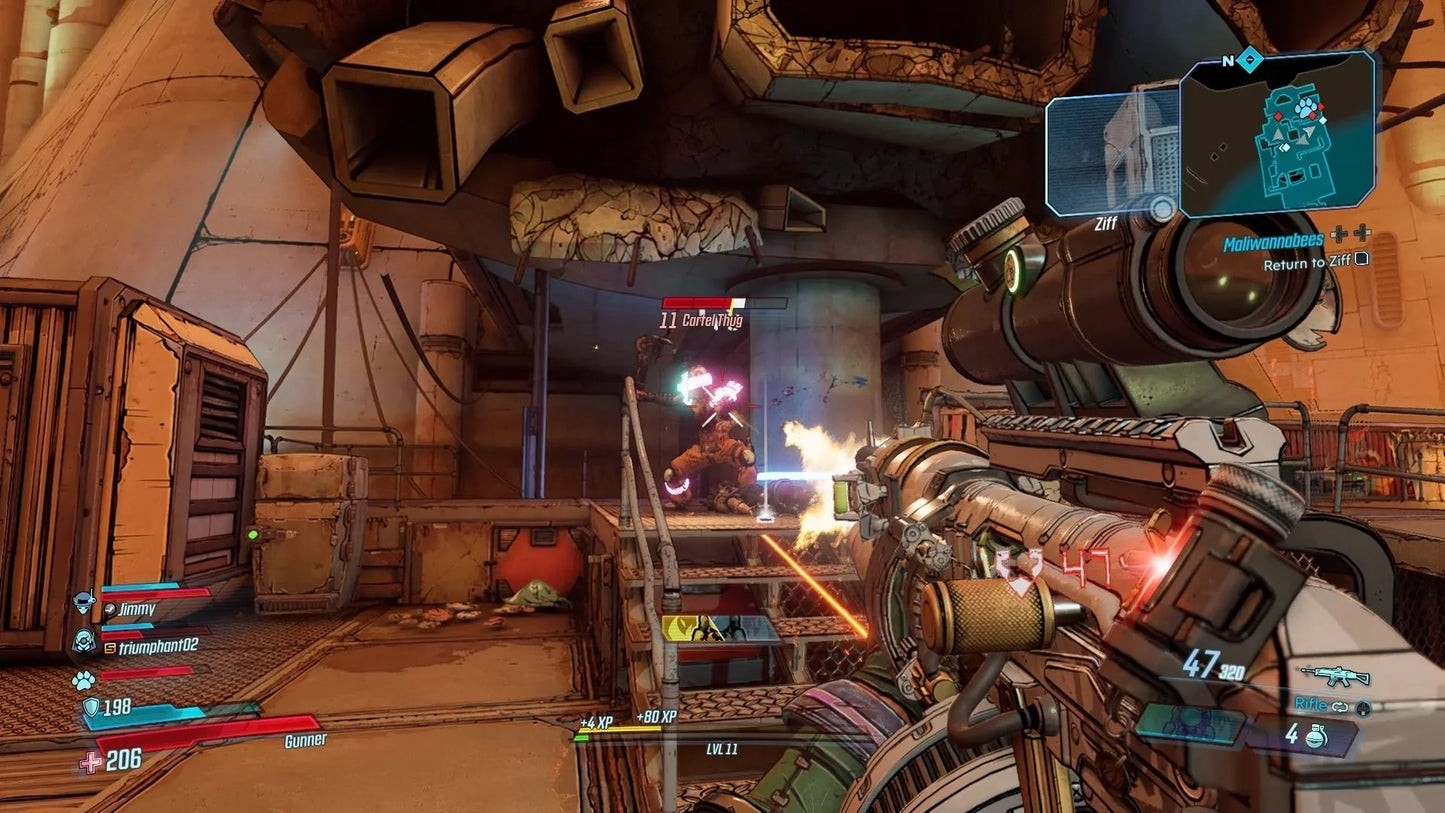This screenshot has height=813, width=1445.
Task: Click the shield icon
Action: pos(91,708)
